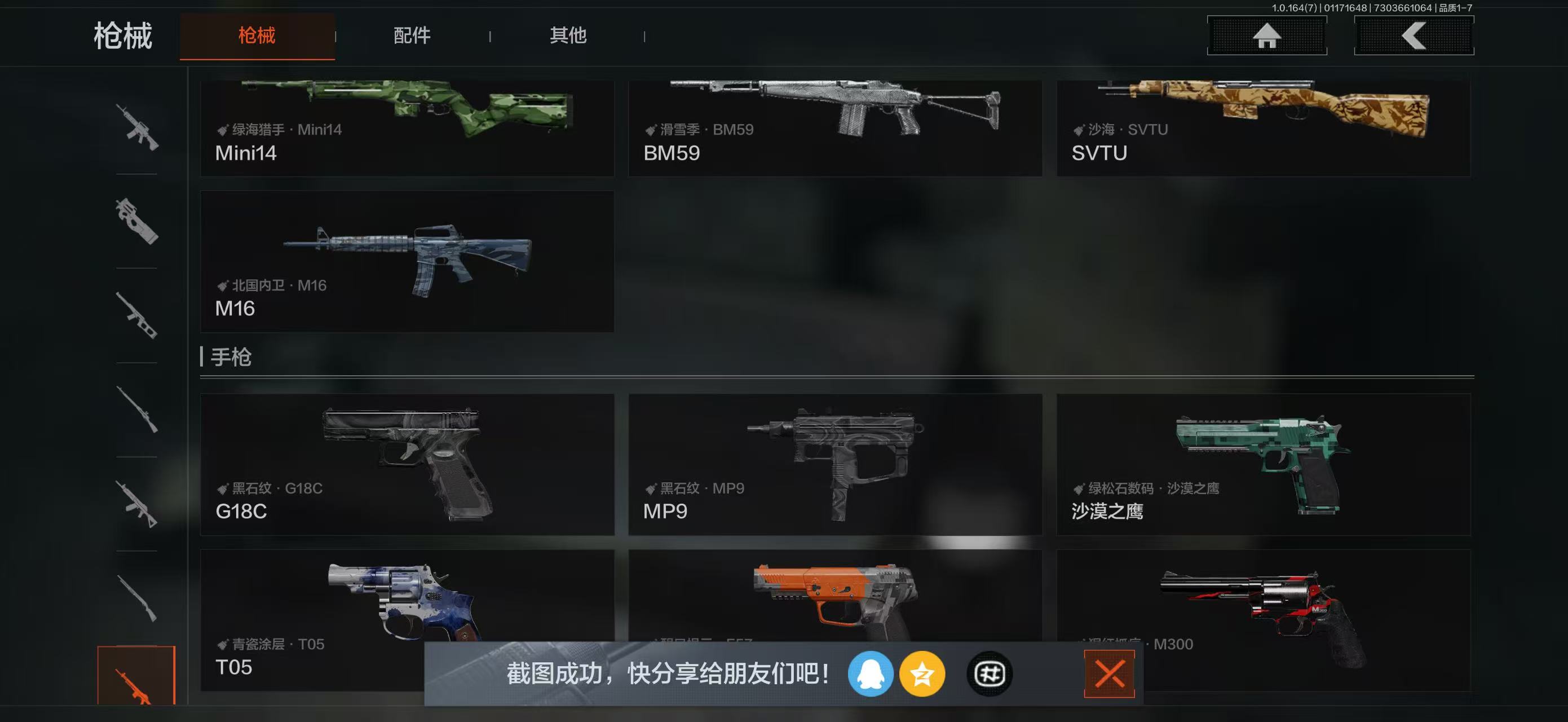Share the screenshot via QQ
1568x722 pixels.
871,676
